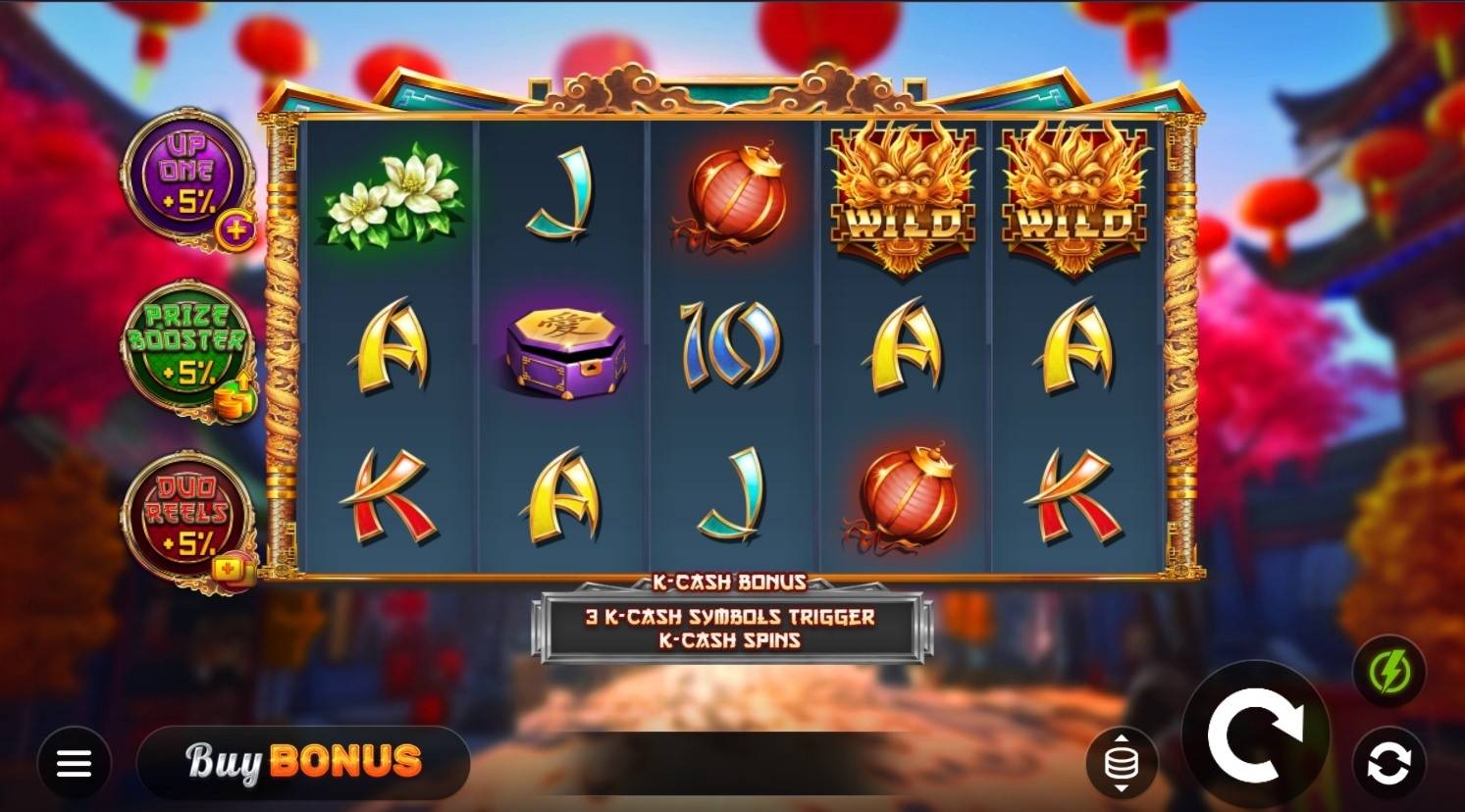Open the Buy Bonus store
Image resolution: width=1465 pixels, height=812 pixels.
302,763
